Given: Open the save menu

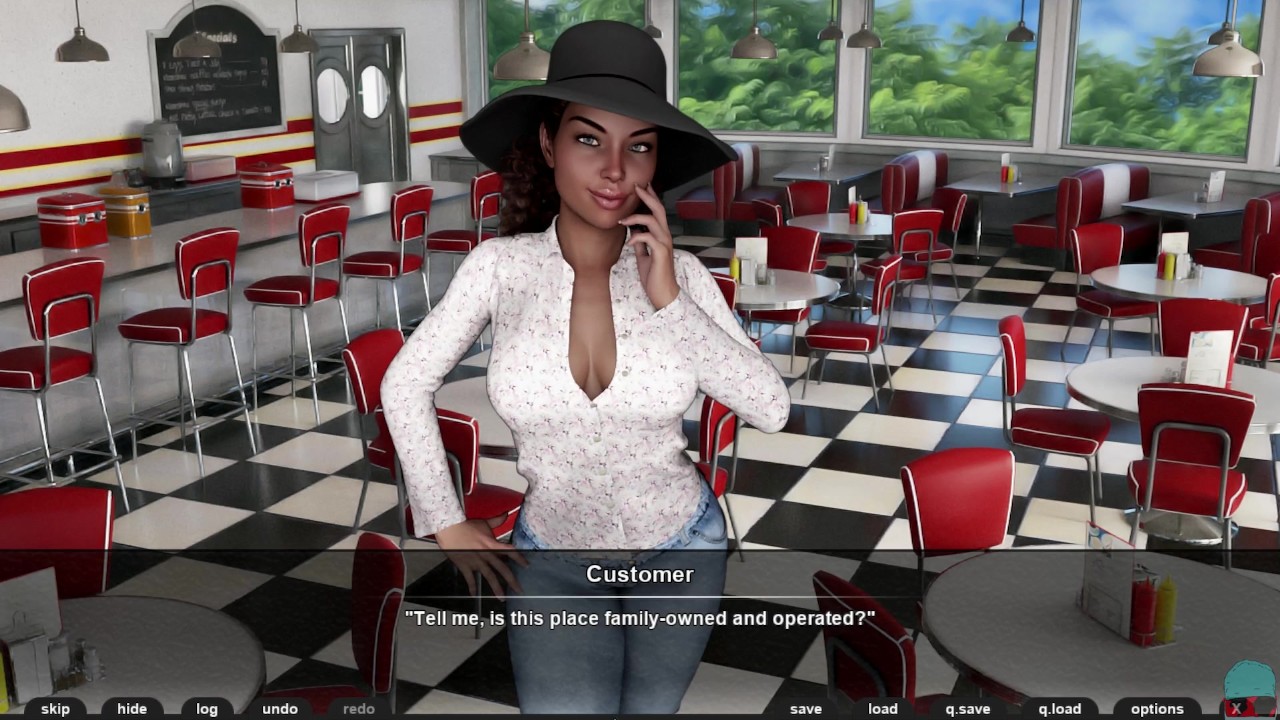Looking at the screenshot, I should pos(806,708).
